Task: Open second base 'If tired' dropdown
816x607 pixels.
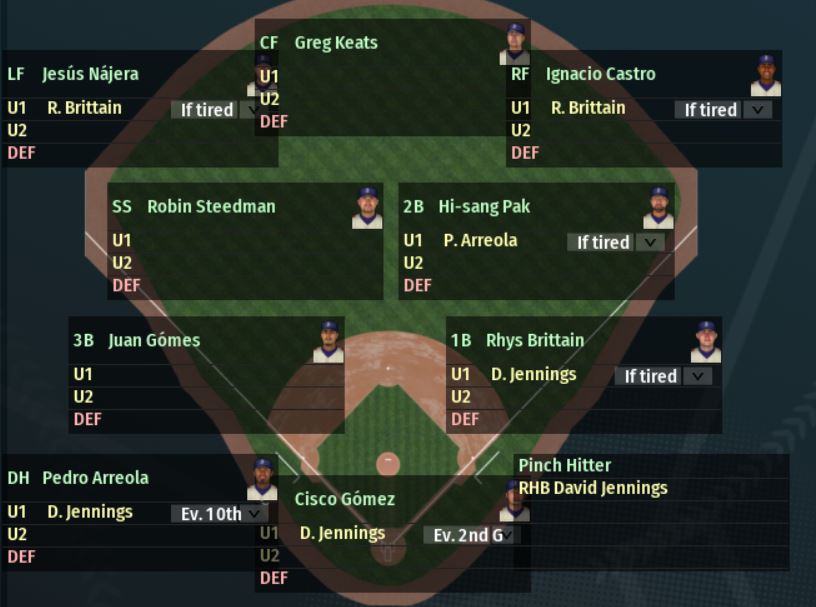Action: (x=616, y=242)
